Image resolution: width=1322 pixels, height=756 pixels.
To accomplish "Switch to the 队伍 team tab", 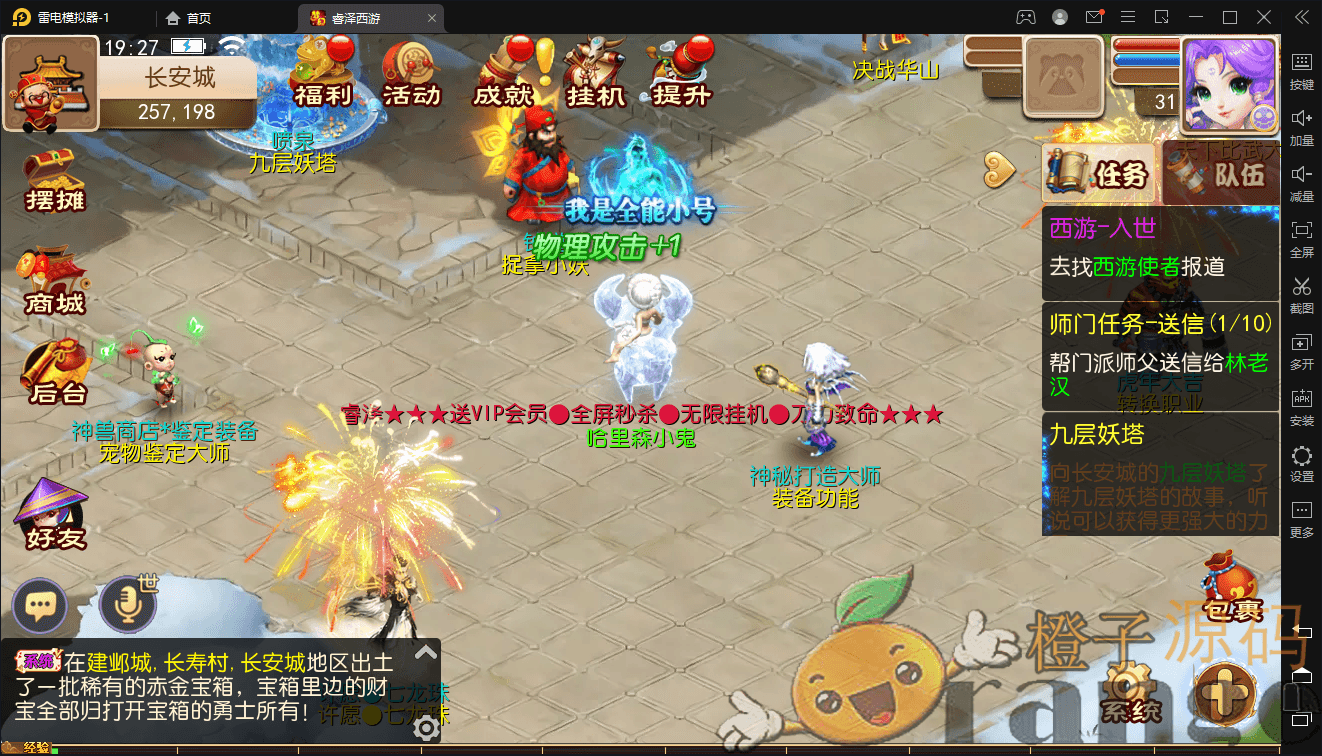I will [1222, 175].
